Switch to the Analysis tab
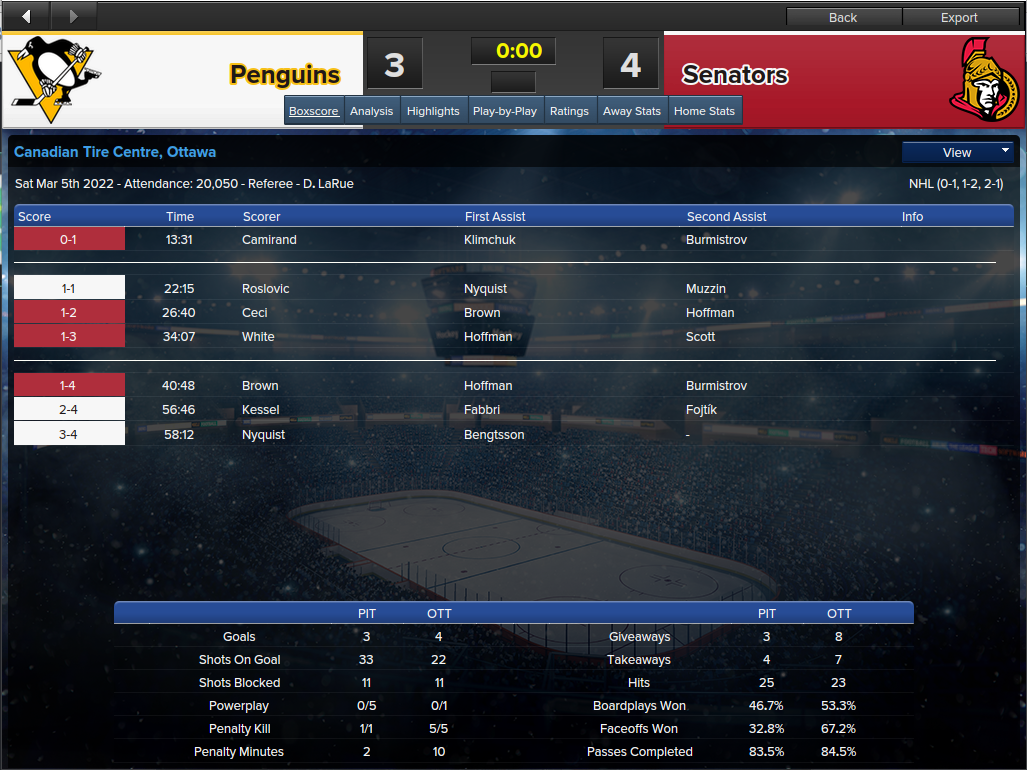The image size is (1027, 770). coord(371,111)
